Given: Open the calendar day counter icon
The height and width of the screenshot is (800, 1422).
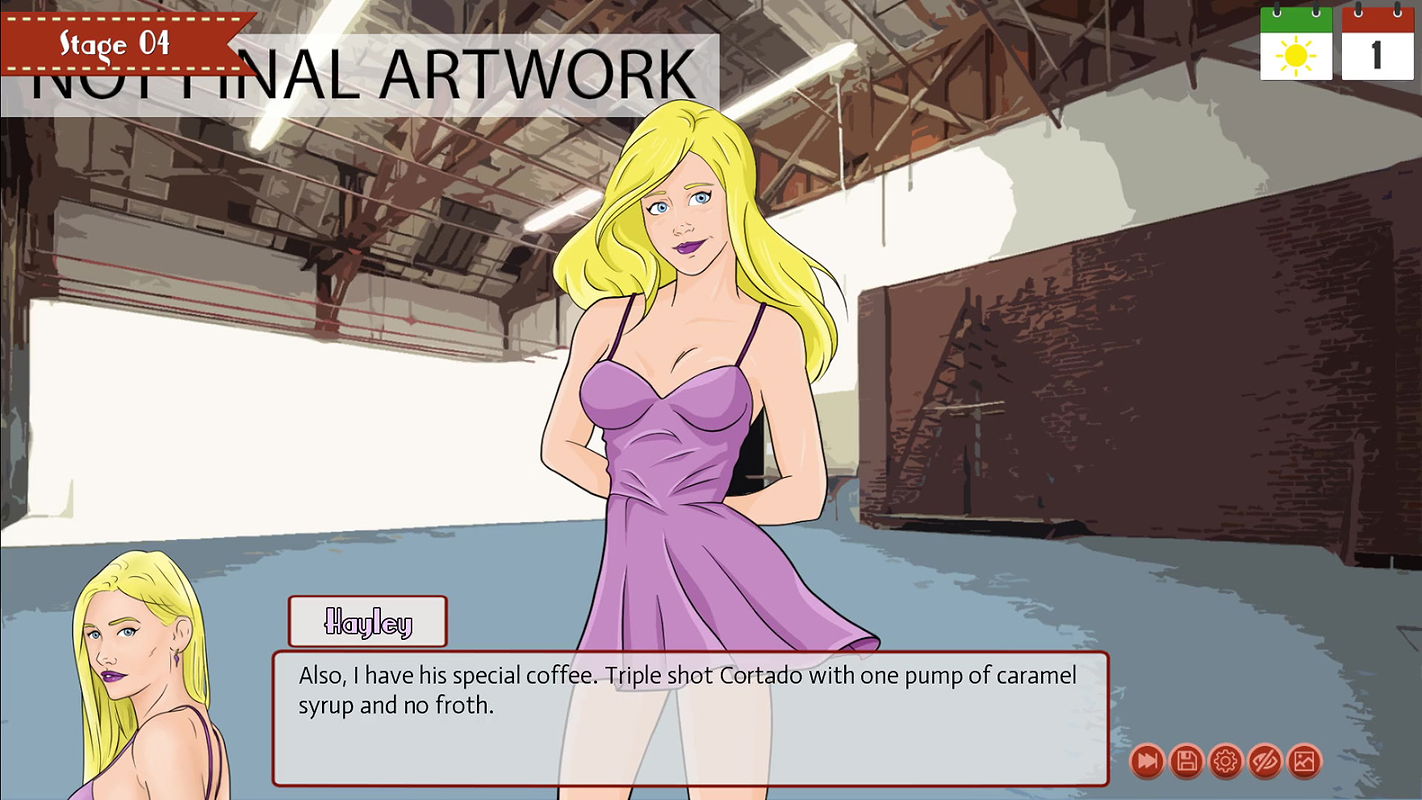Looking at the screenshot, I should pyautogui.click(x=1377, y=45).
